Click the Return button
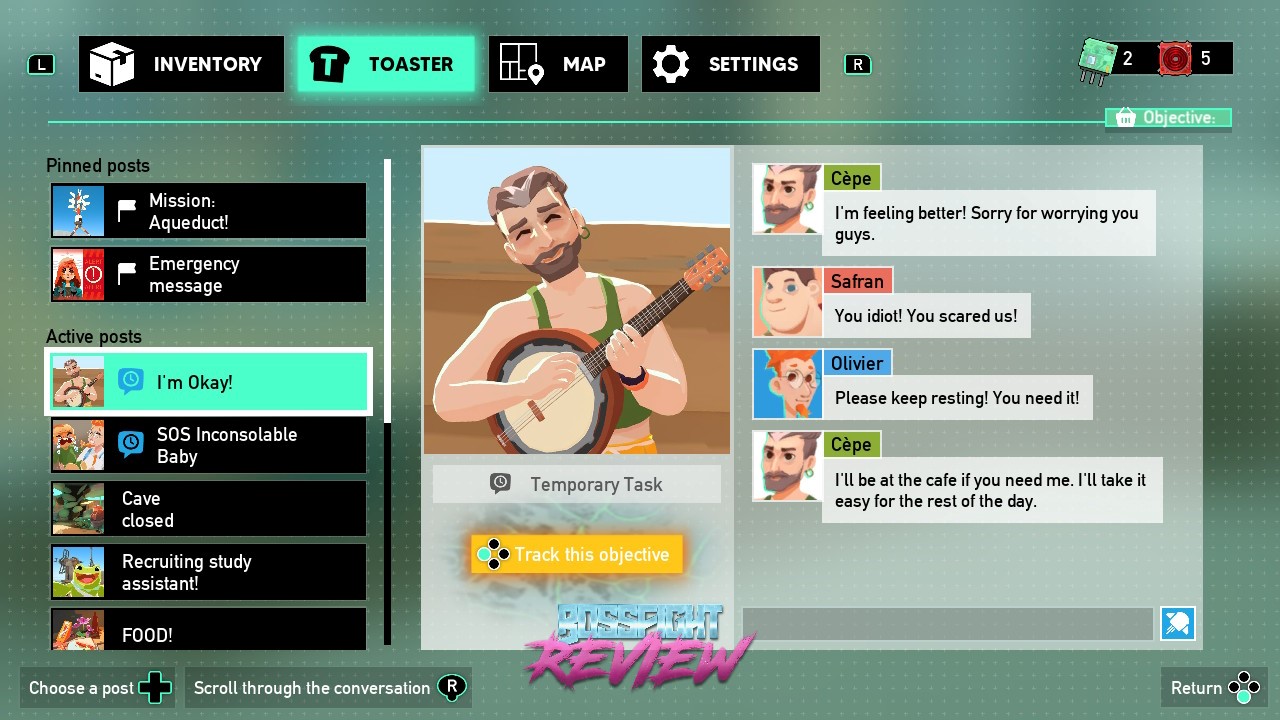The image size is (1280, 720). point(1214,688)
